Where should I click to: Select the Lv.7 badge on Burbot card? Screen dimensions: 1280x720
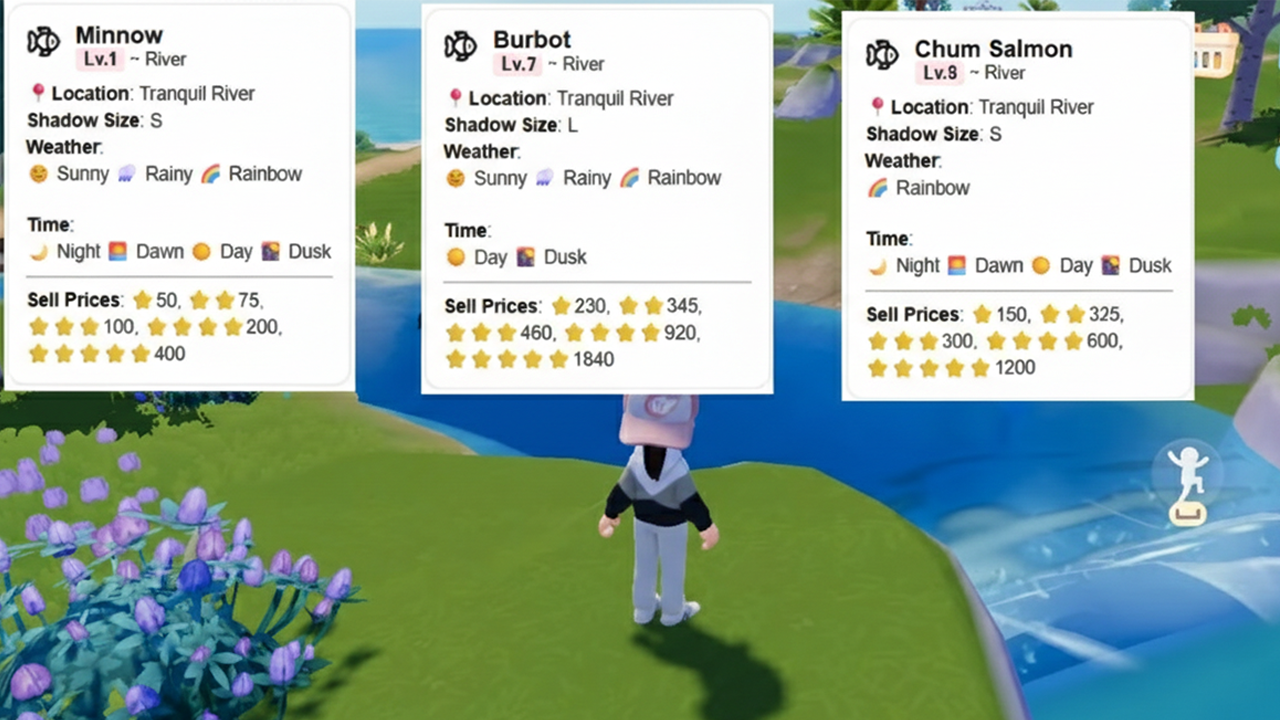[521, 63]
